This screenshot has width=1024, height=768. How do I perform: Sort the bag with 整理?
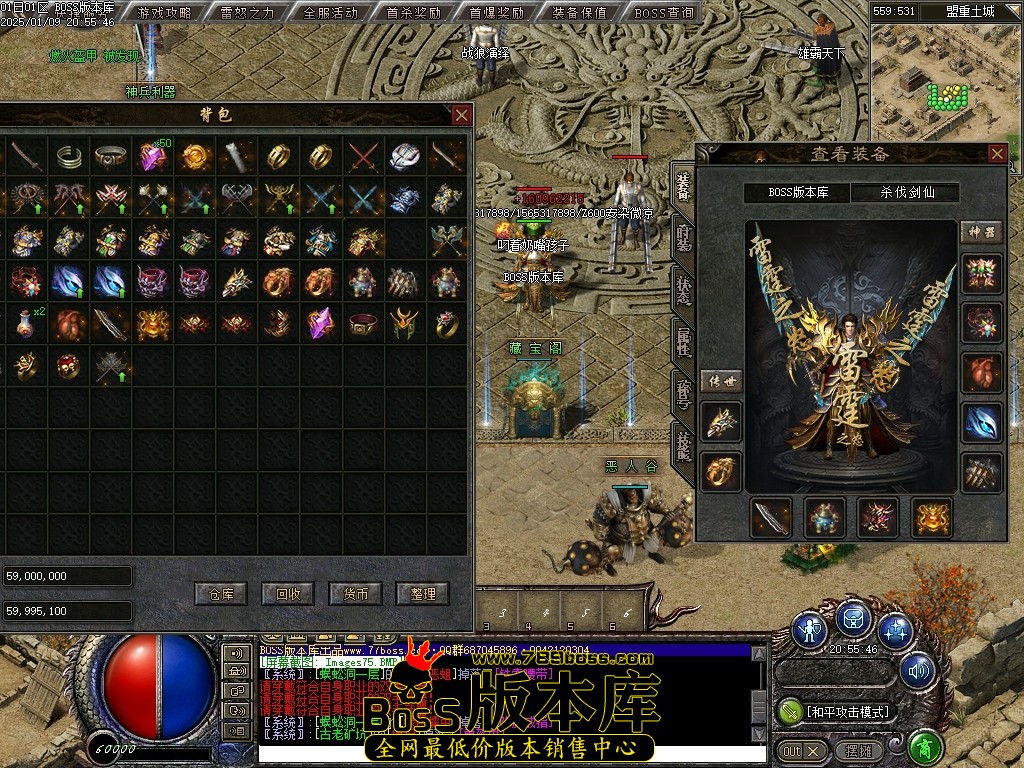pos(422,593)
